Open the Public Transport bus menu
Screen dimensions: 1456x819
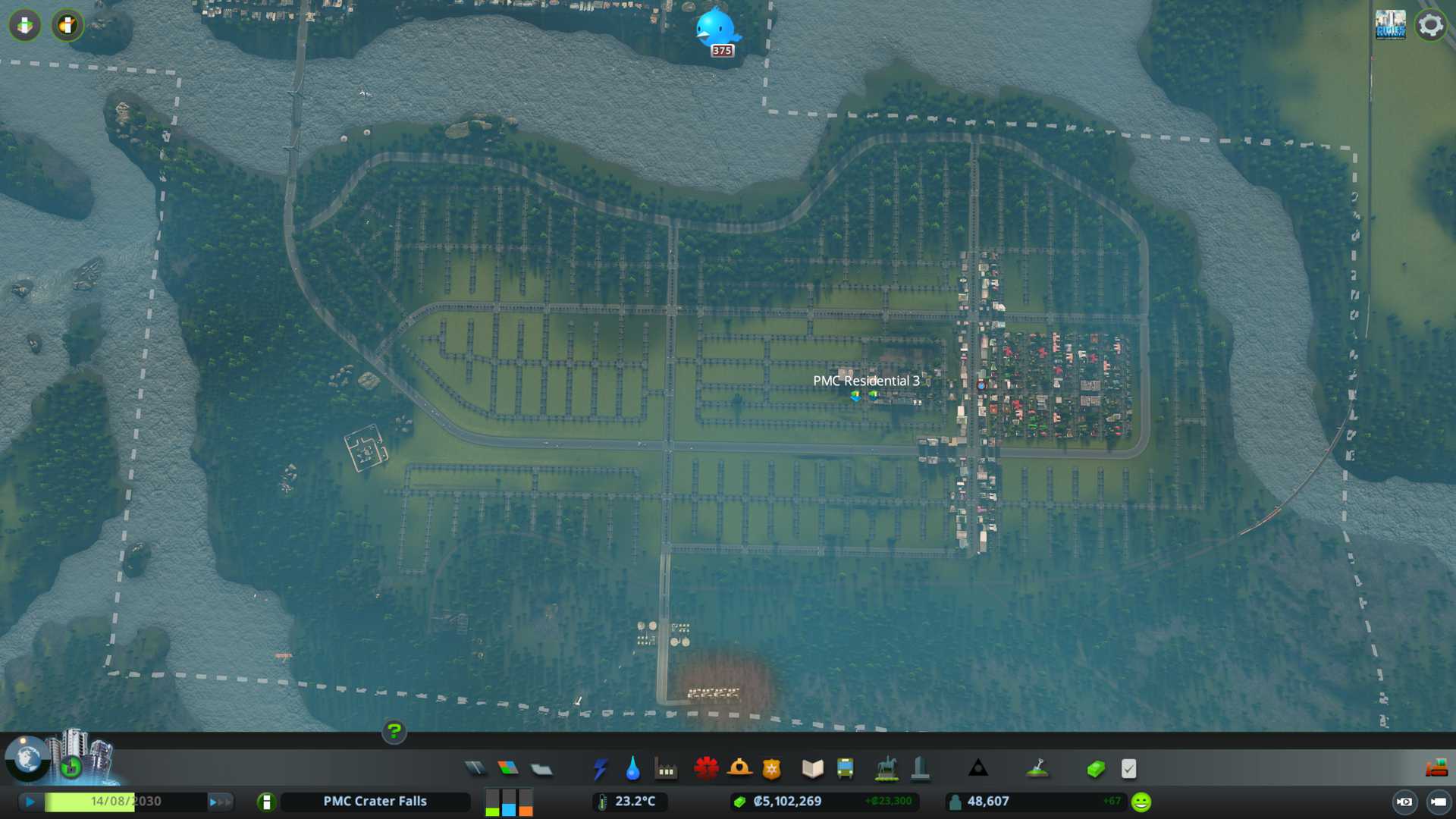pos(845,769)
